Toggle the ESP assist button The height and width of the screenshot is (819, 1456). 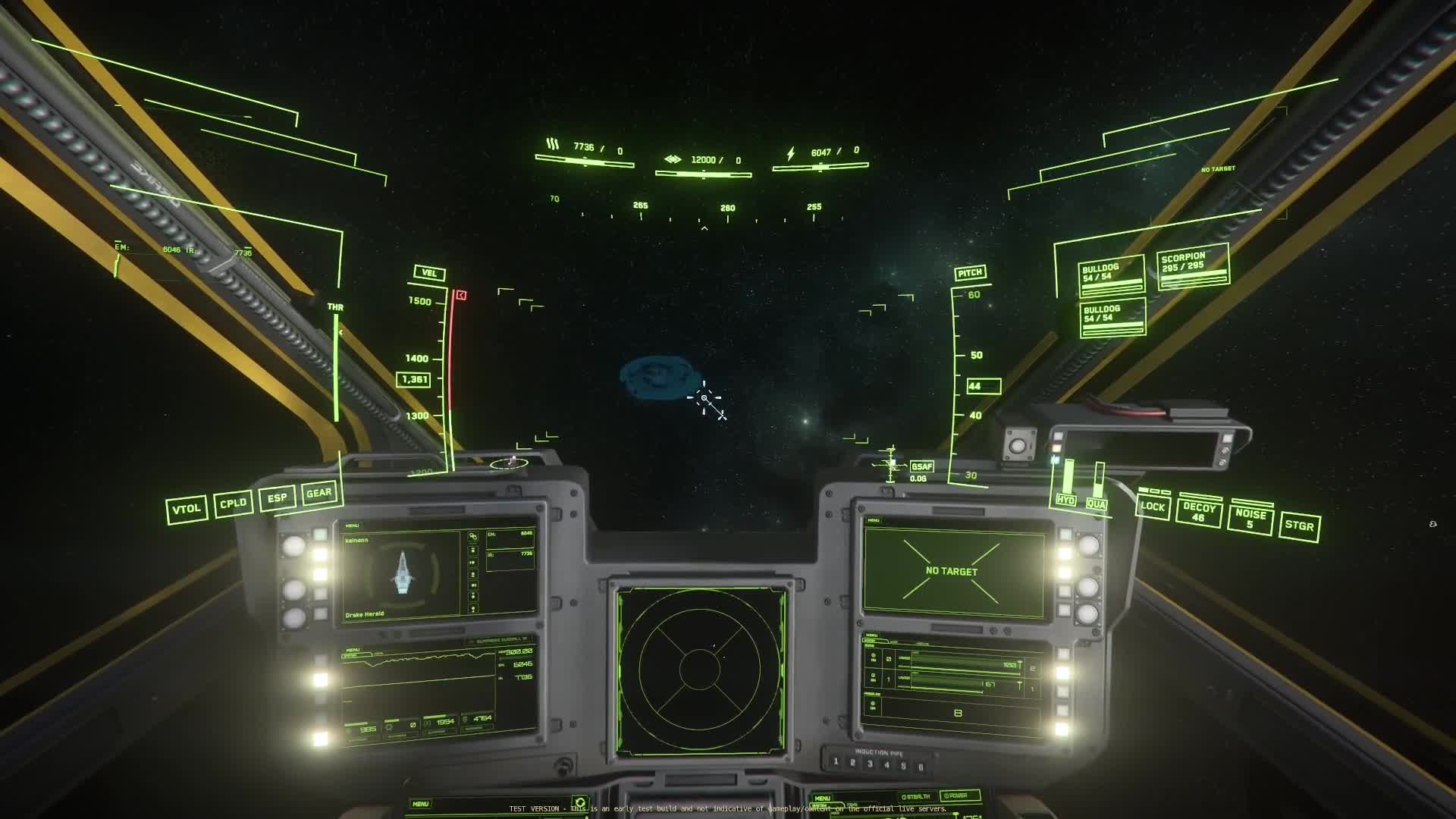click(x=277, y=498)
